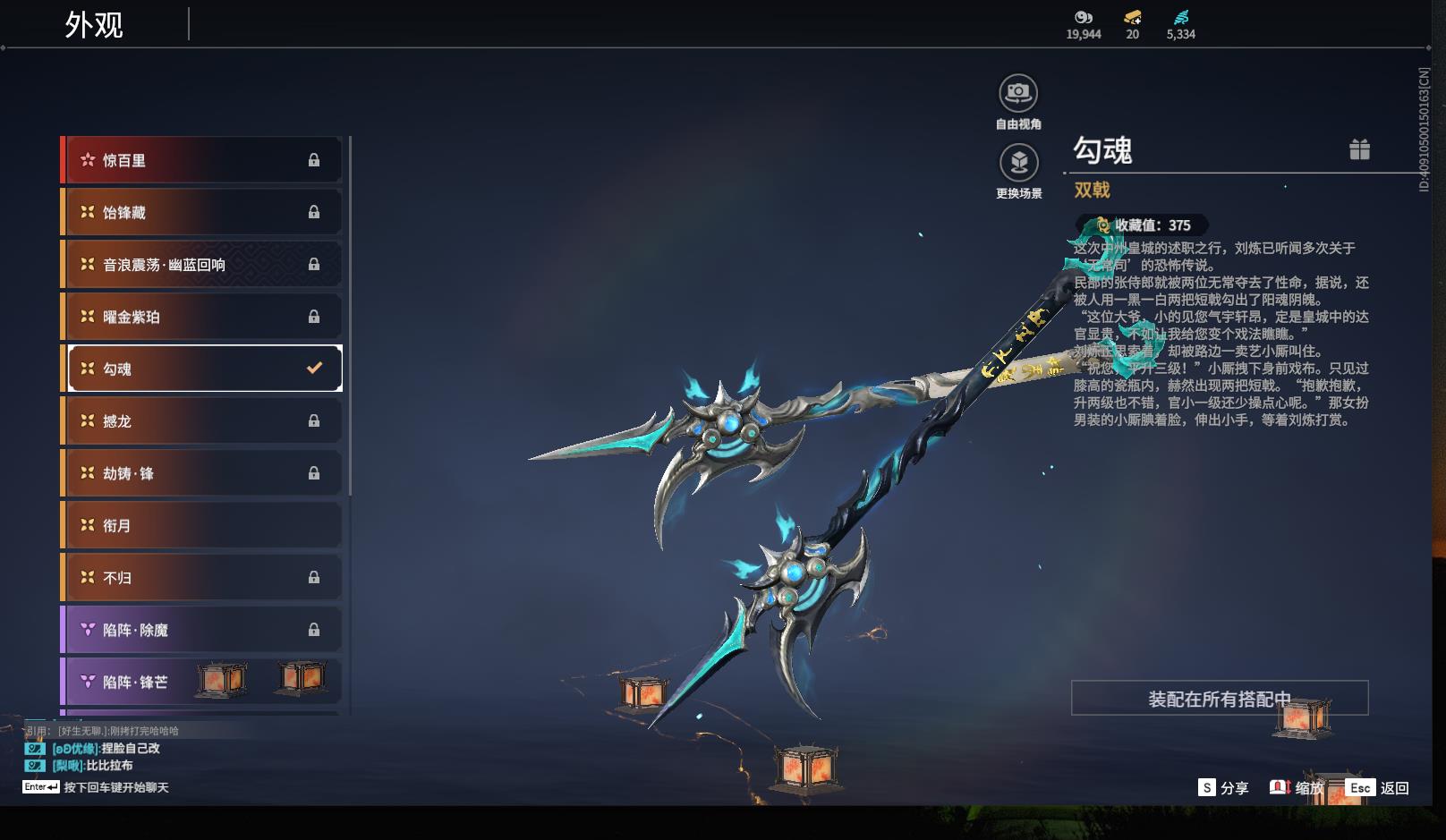Screen dimensions: 1446x840
Task: Select the 劫铸·锋 weapon skin
Action: point(203,473)
